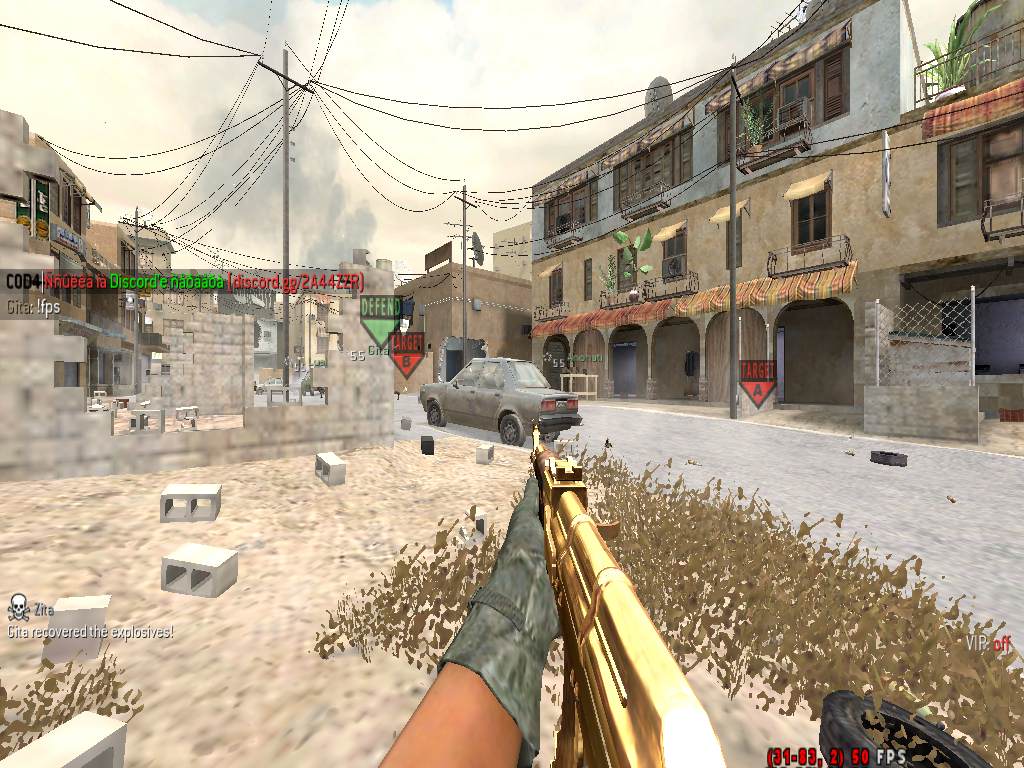The image size is (1024, 768).
Task: Open the Discord invite link in chat
Action: coord(295,281)
